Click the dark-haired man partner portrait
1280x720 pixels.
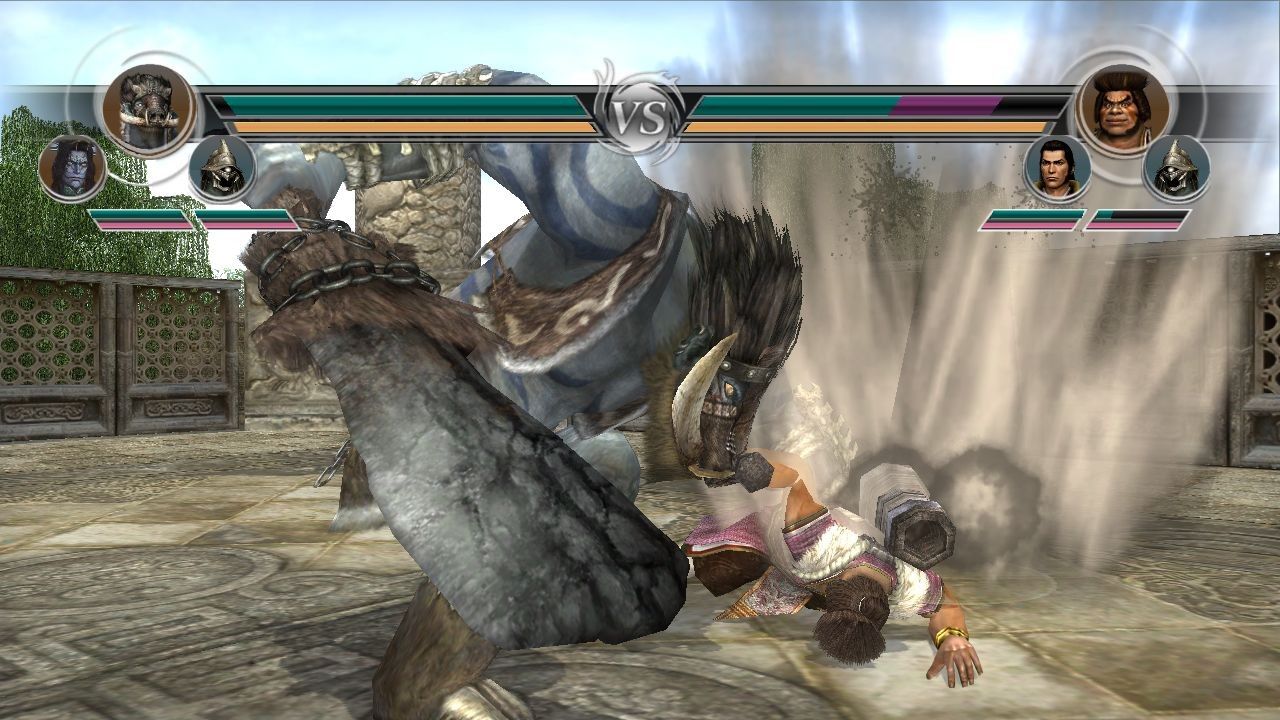pyautogui.click(x=1057, y=168)
